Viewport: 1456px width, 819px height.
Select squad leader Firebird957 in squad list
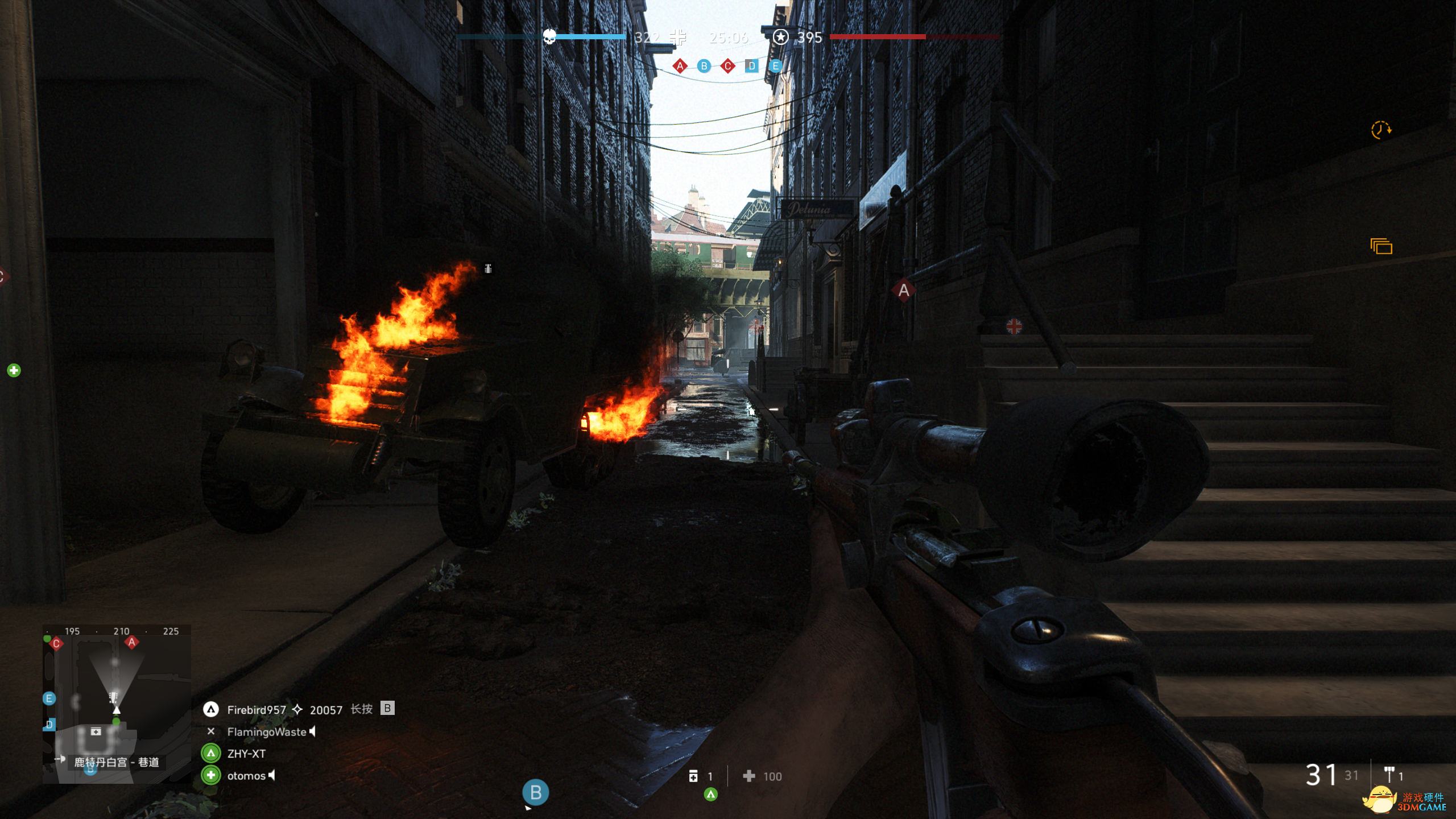(257, 710)
